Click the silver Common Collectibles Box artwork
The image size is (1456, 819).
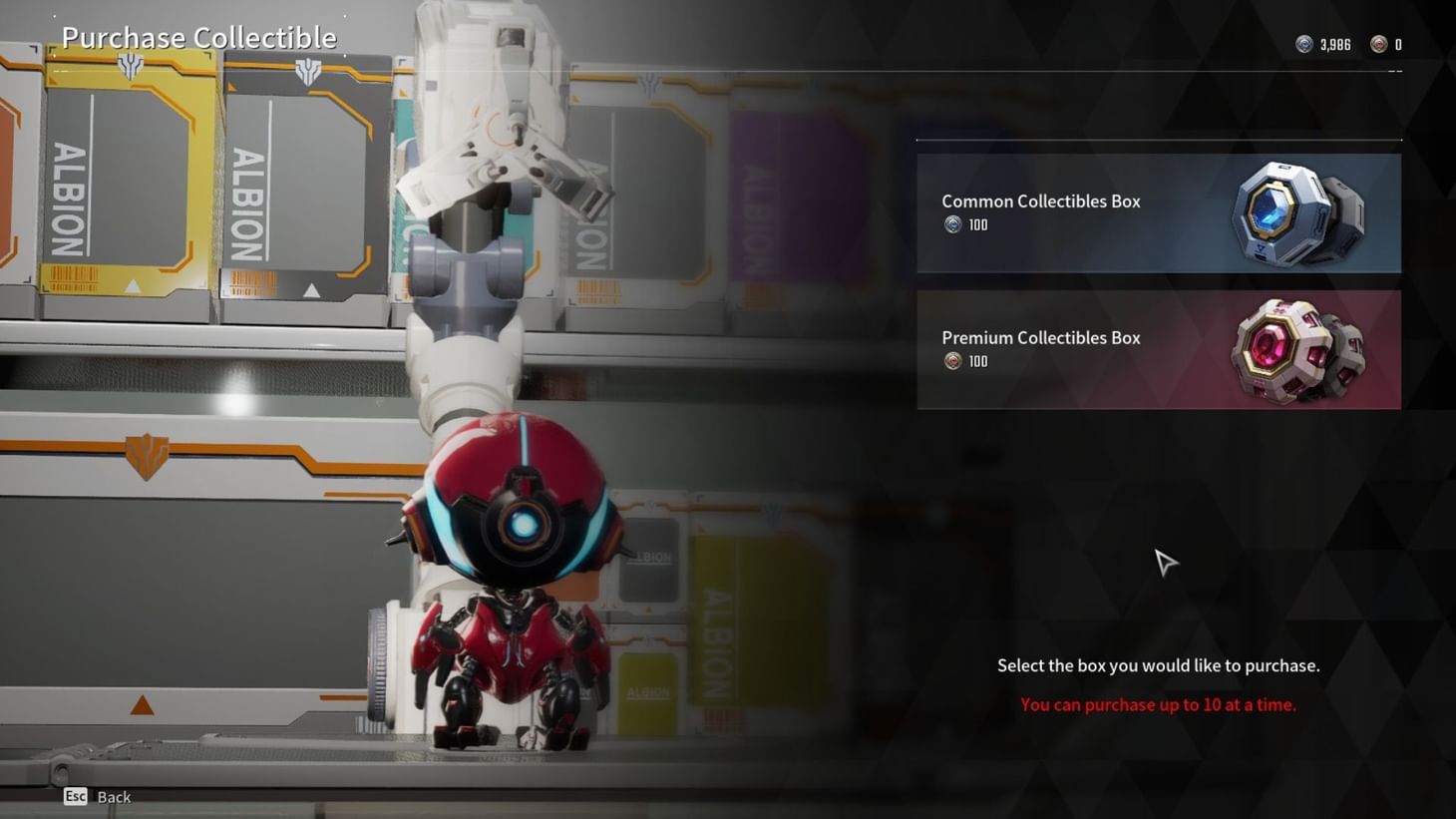point(1296,212)
